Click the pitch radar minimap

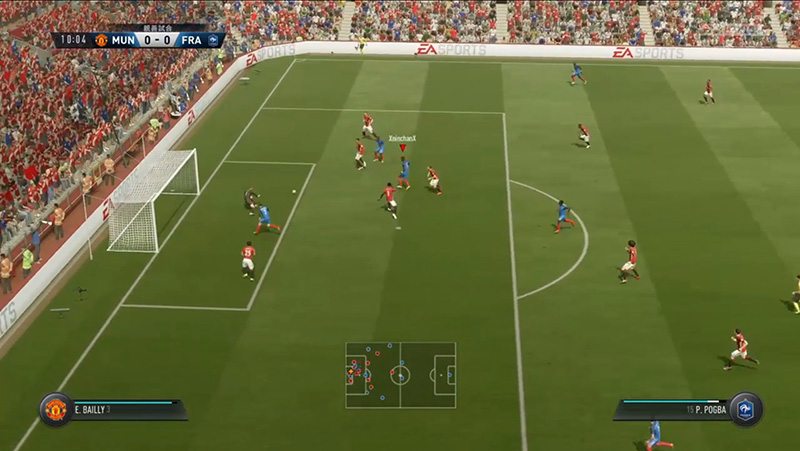400,375
